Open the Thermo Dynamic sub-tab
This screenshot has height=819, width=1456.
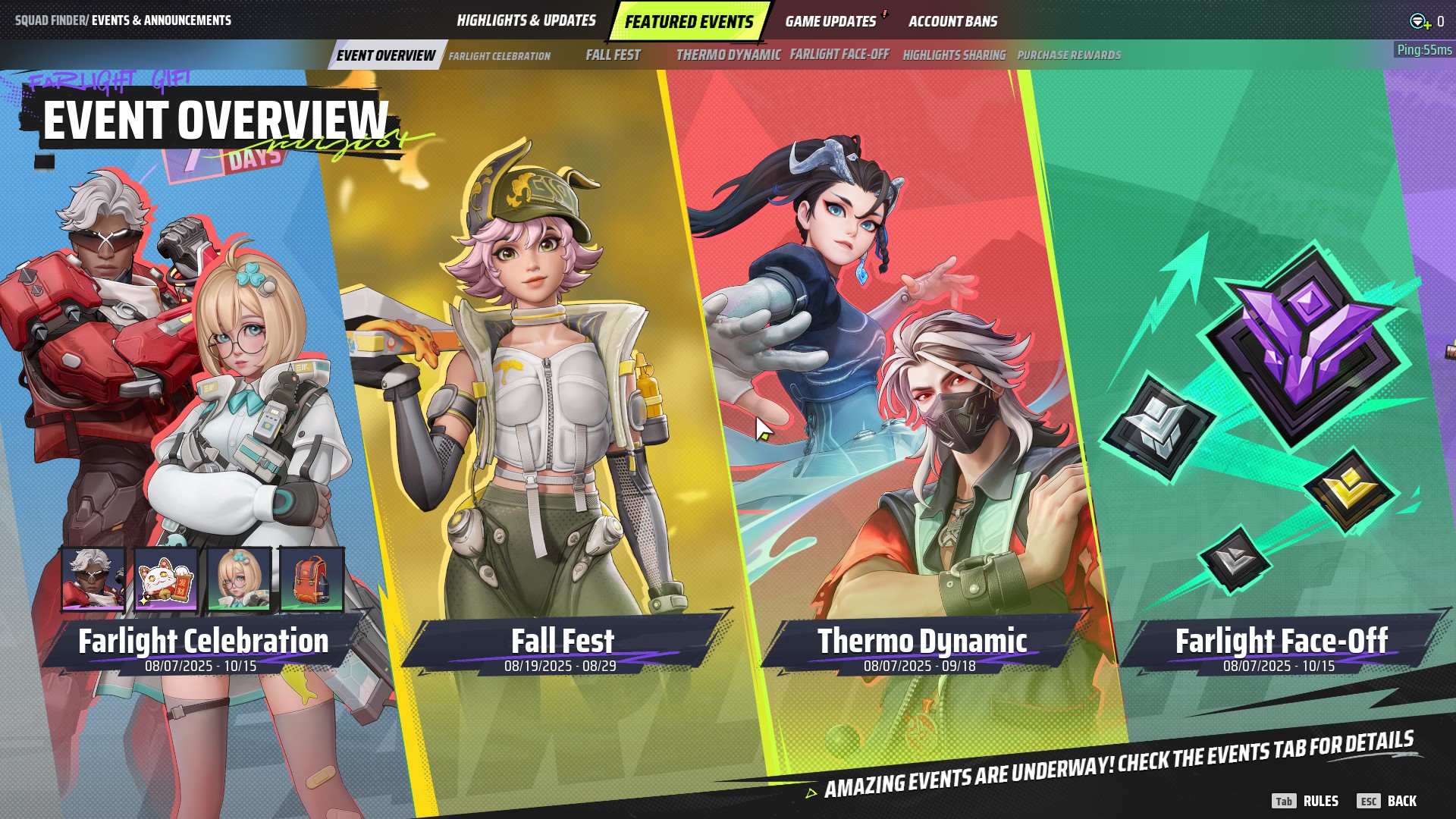[728, 55]
